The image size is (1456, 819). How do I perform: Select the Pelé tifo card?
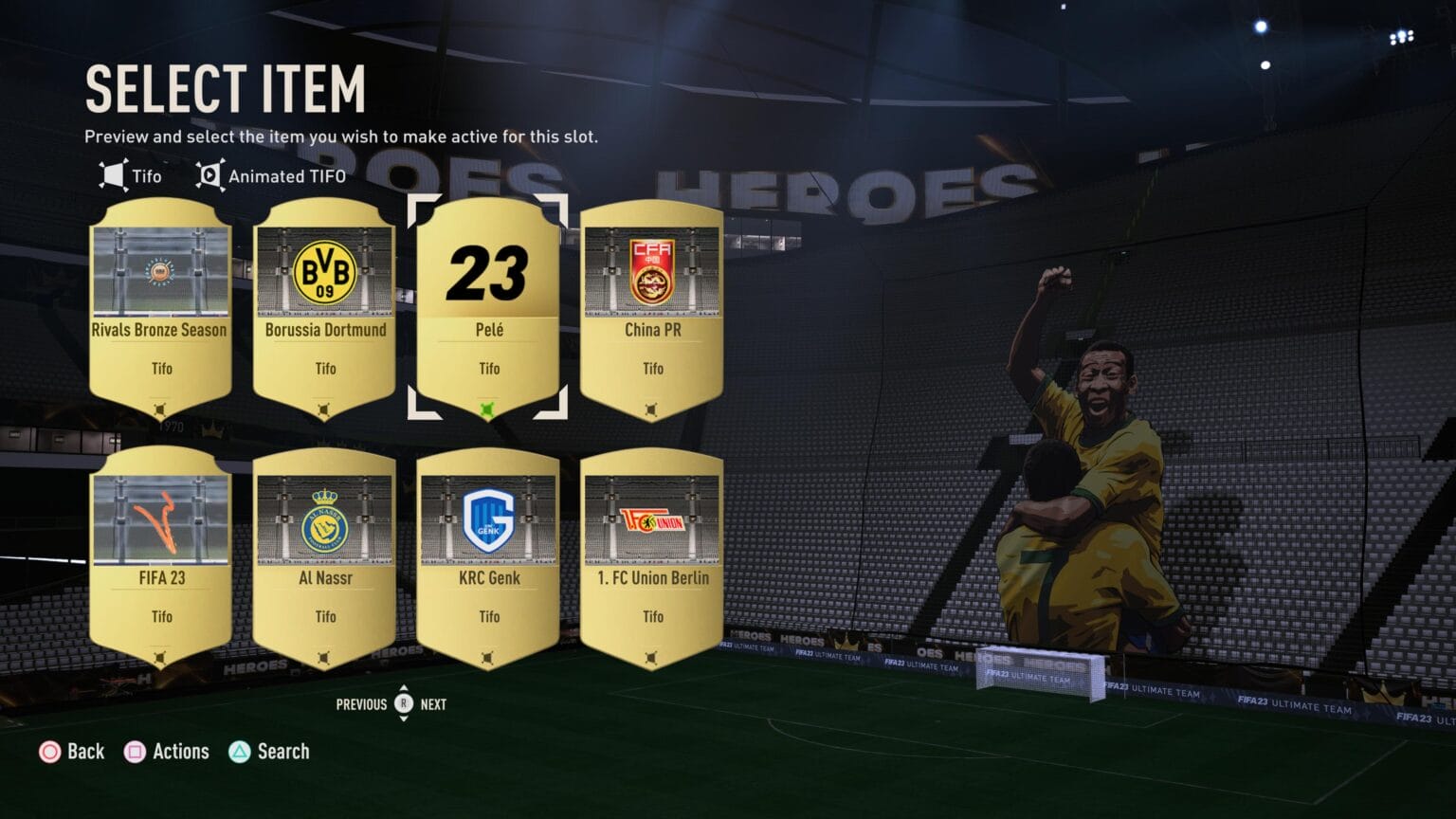(488, 308)
